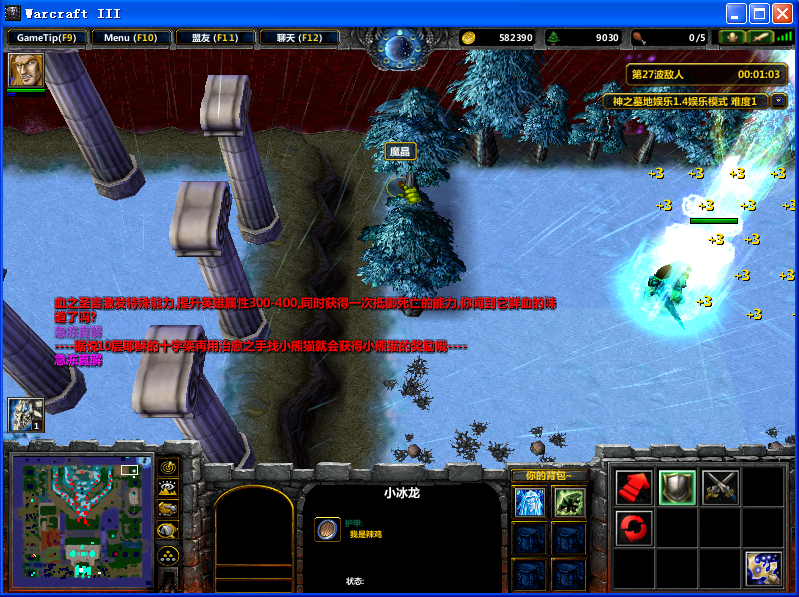Image resolution: width=799 pixels, height=597 pixels.
Task: Open the chat 聊天 (F12) log
Action: tap(299, 38)
